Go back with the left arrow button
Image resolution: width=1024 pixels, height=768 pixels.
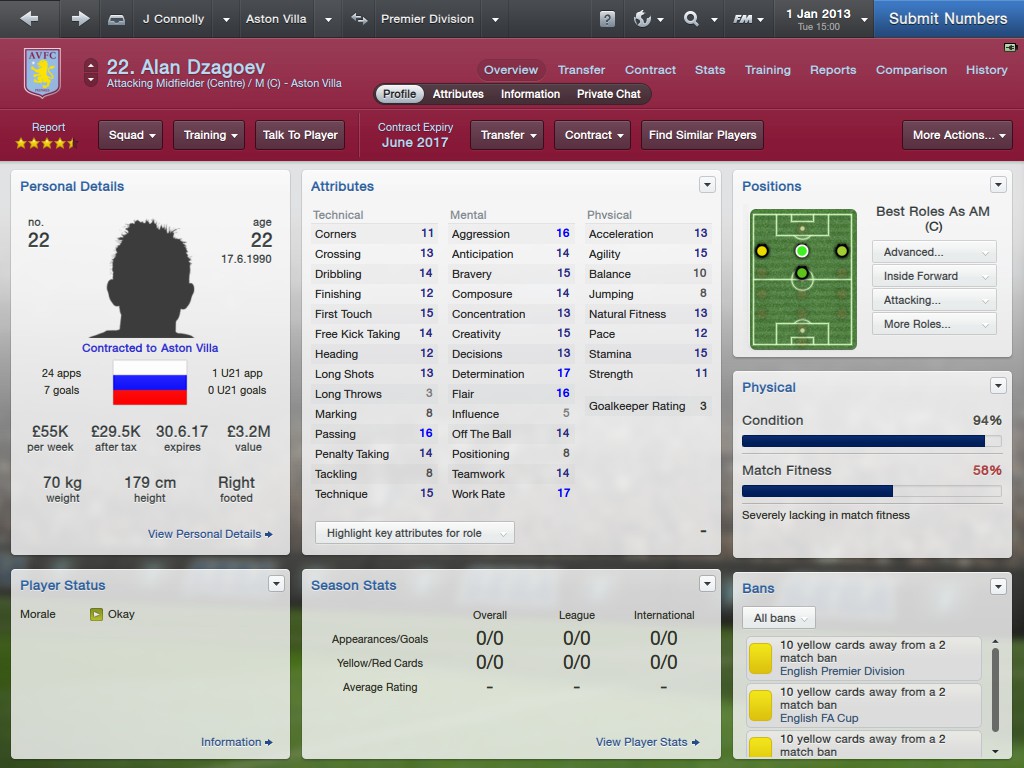tap(29, 18)
